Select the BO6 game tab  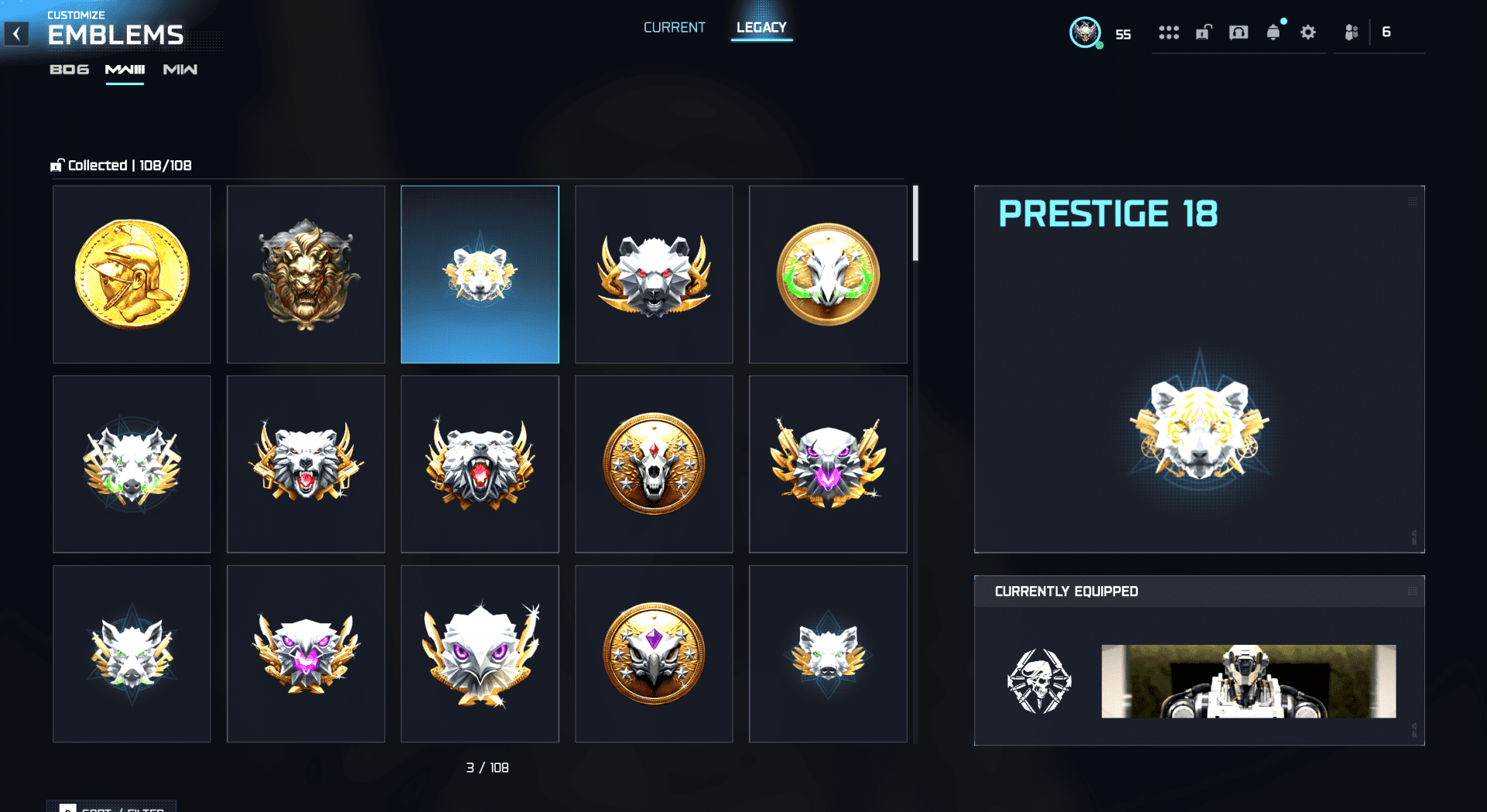point(69,69)
